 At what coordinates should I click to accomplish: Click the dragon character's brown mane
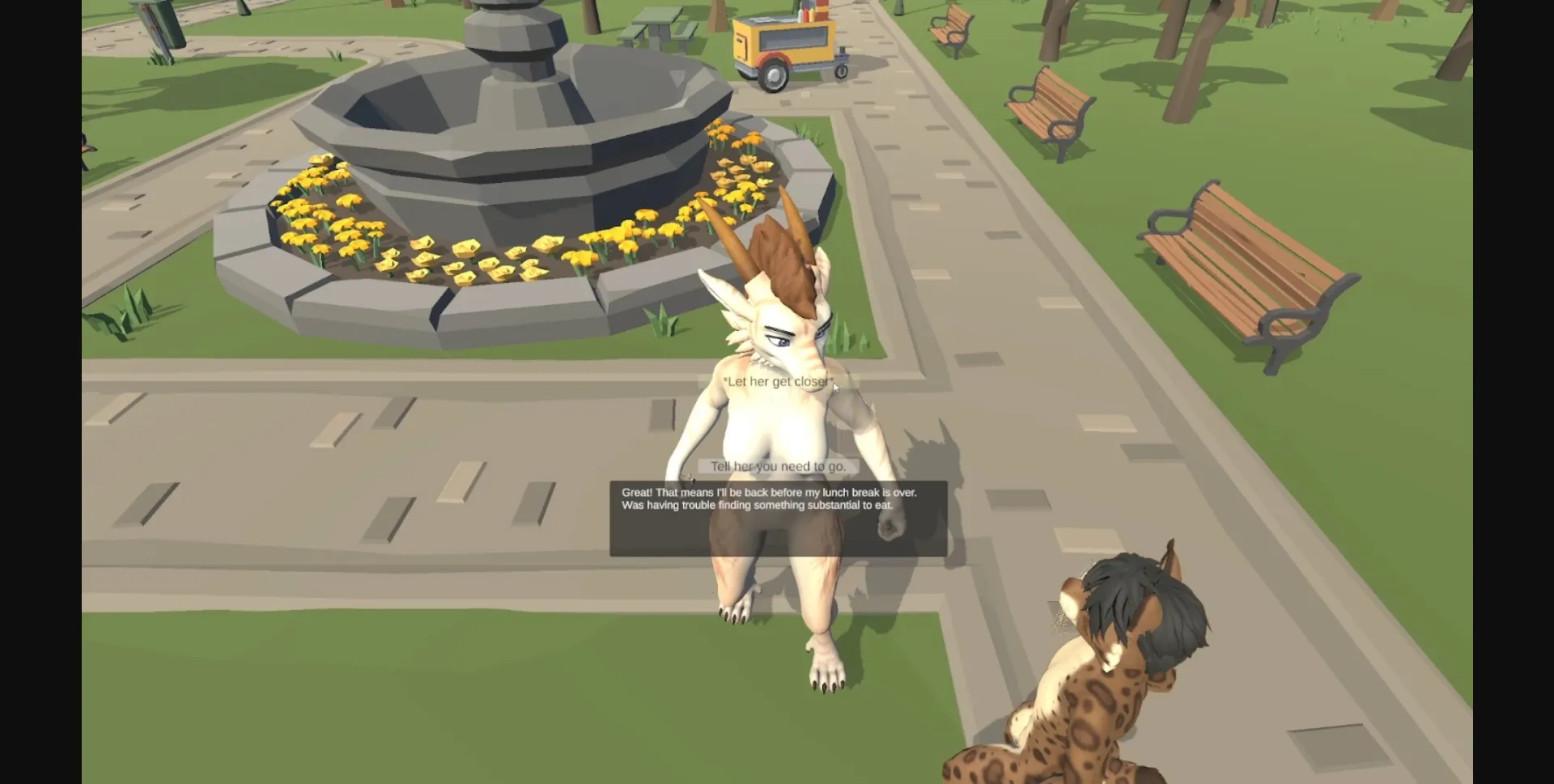pos(781,259)
